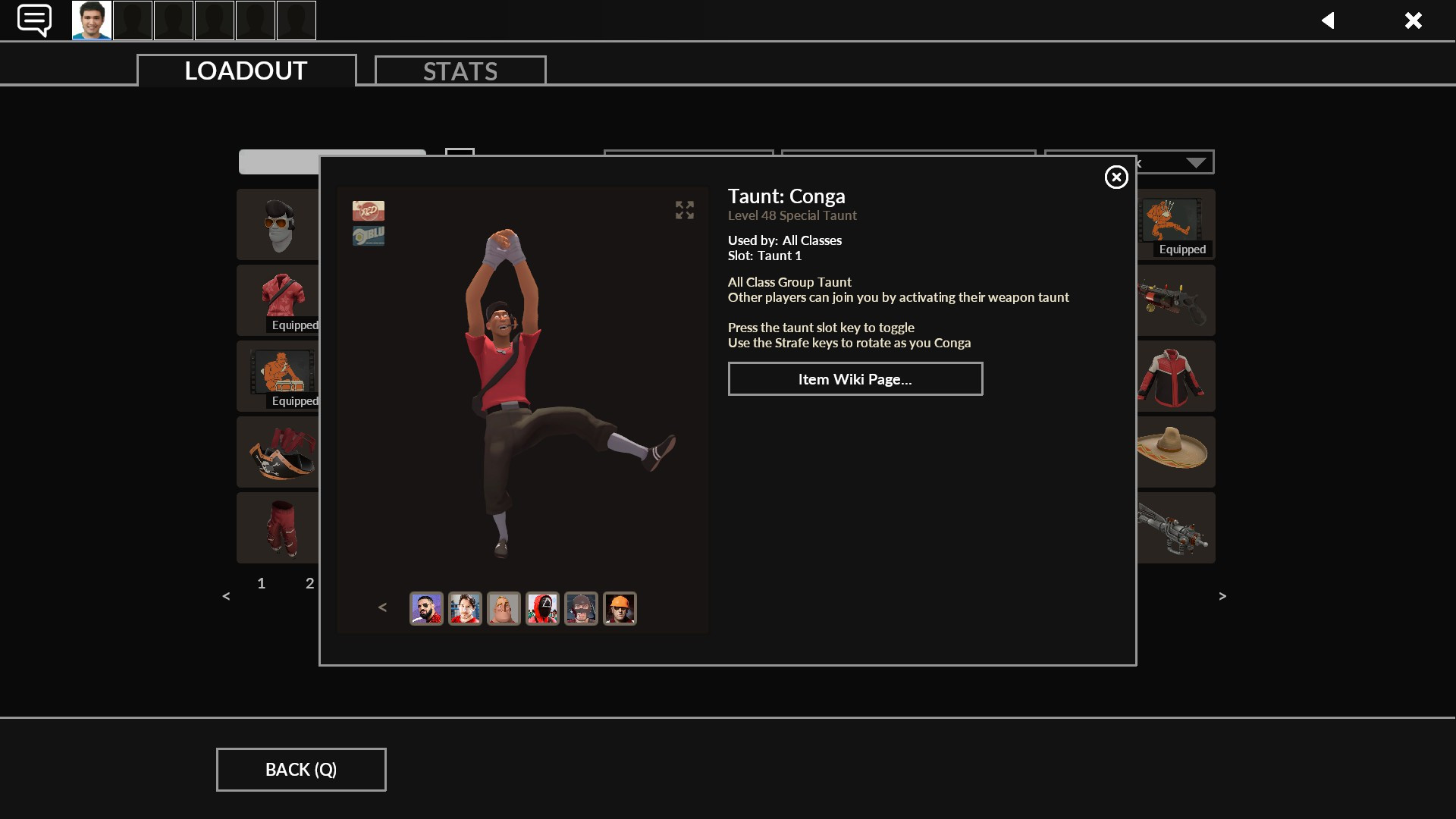Switch to the STATS tab

[x=460, y=71]
